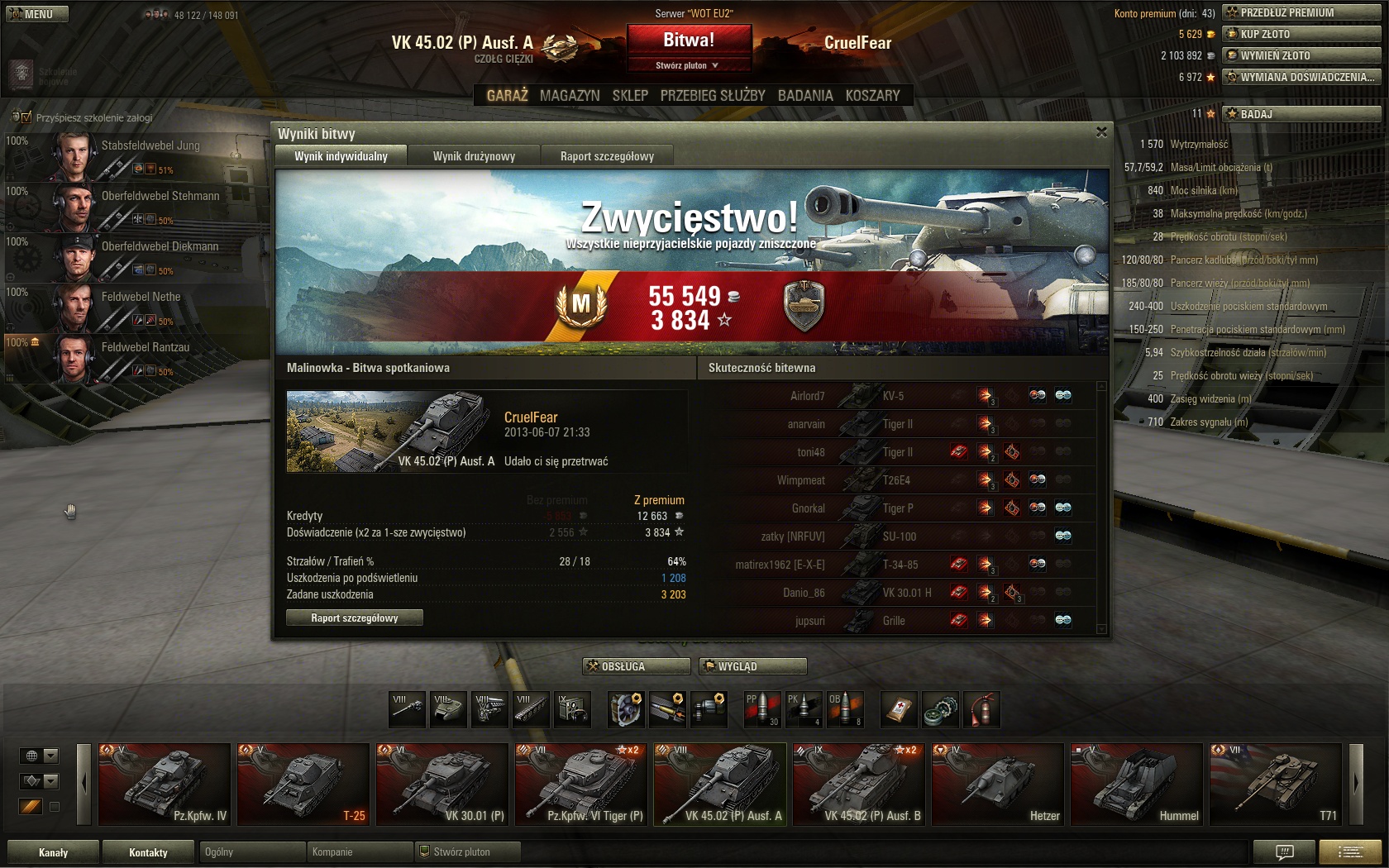The image size is (1389, 868).
Task: Open the WYGLĄD appearance button
Action: (752, 666)
